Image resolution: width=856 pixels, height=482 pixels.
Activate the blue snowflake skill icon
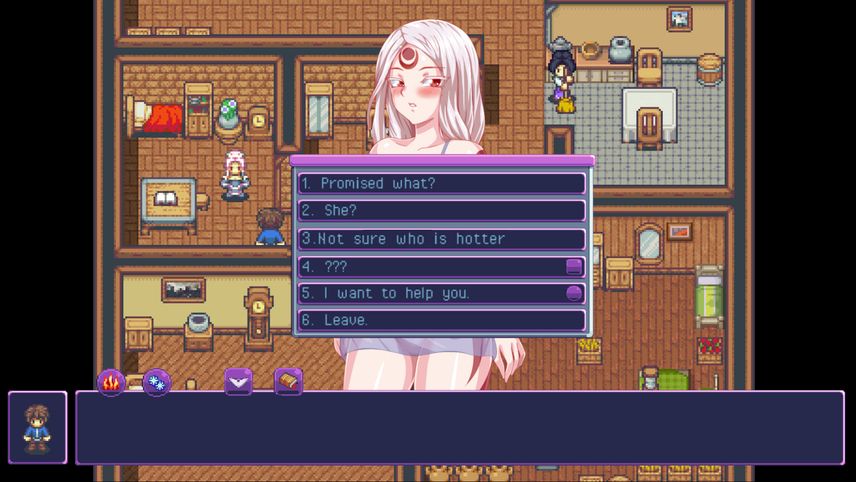coord(156,382)
